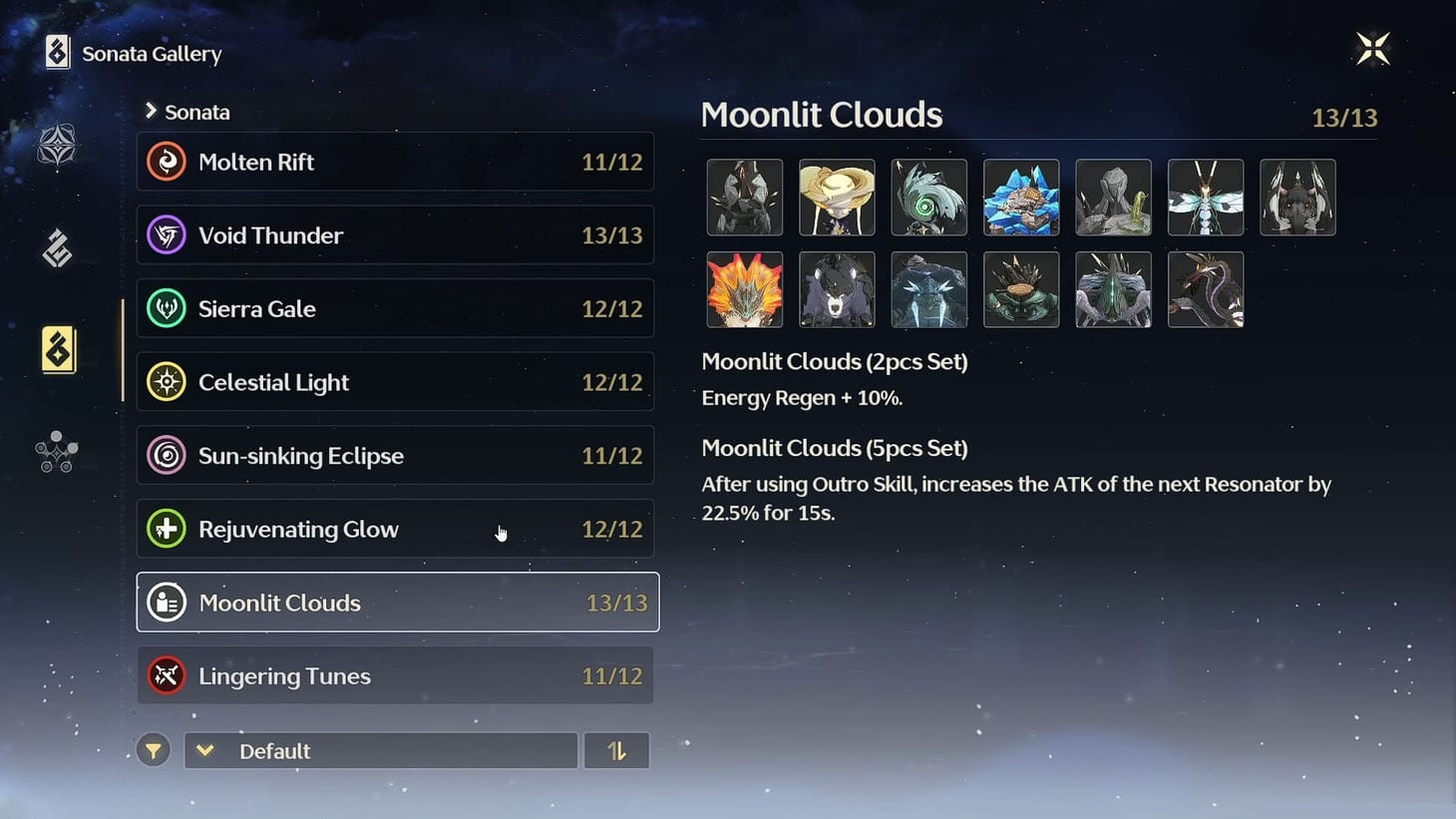This screenshot has height=819, width=1456.
Task: Click the Void Thunder 13/13 entry
Action: tap(396, 235)
